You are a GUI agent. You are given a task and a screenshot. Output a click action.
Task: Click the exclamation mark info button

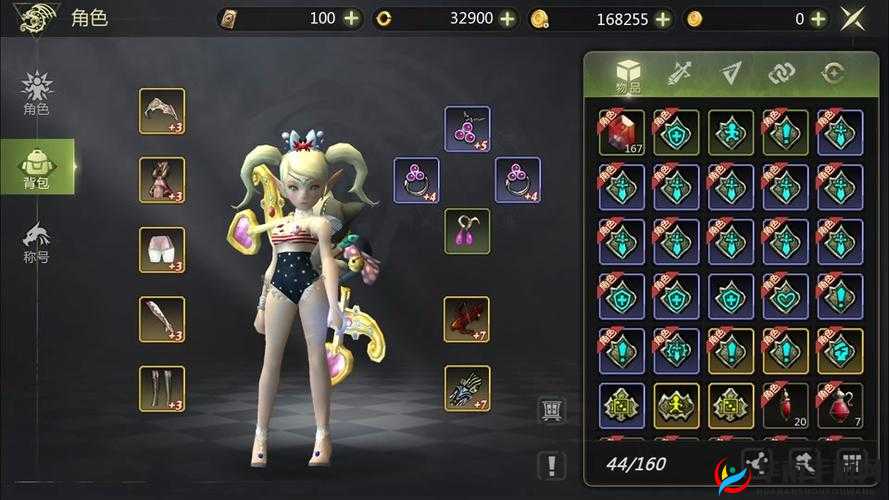pyautogui.click(x=551, y=464)
